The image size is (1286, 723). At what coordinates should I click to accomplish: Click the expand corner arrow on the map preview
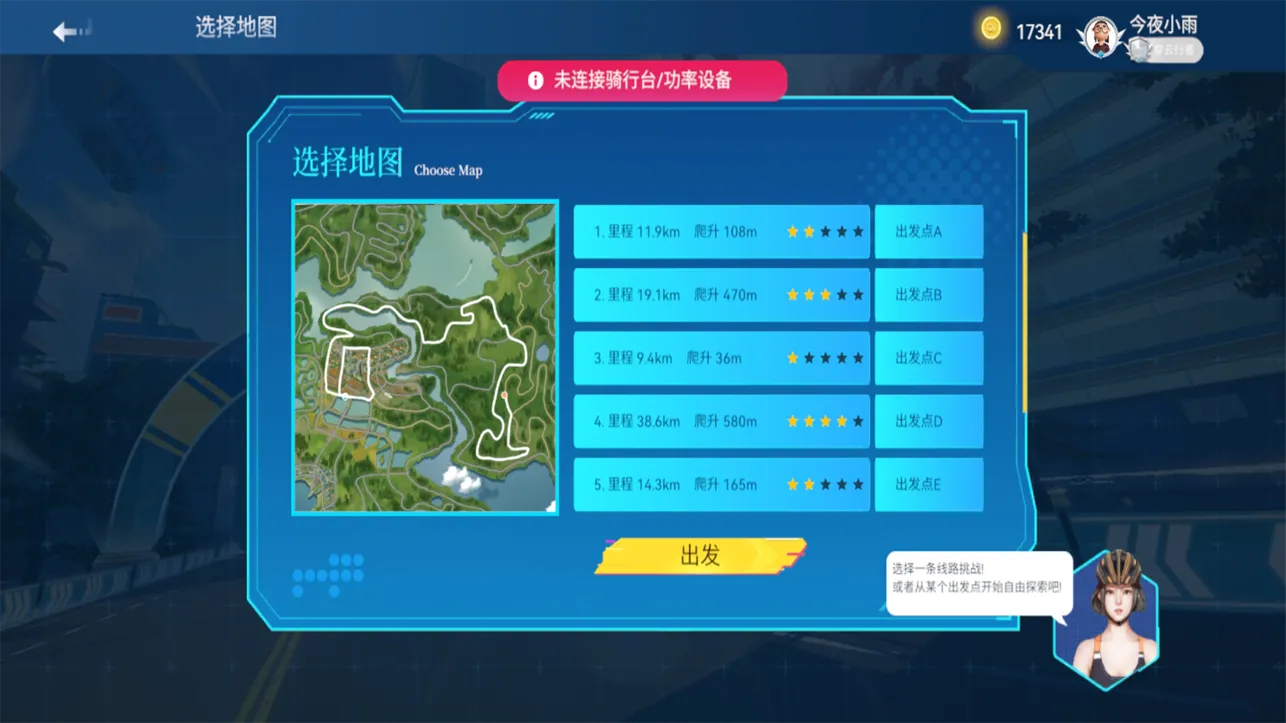pos(552,503)
